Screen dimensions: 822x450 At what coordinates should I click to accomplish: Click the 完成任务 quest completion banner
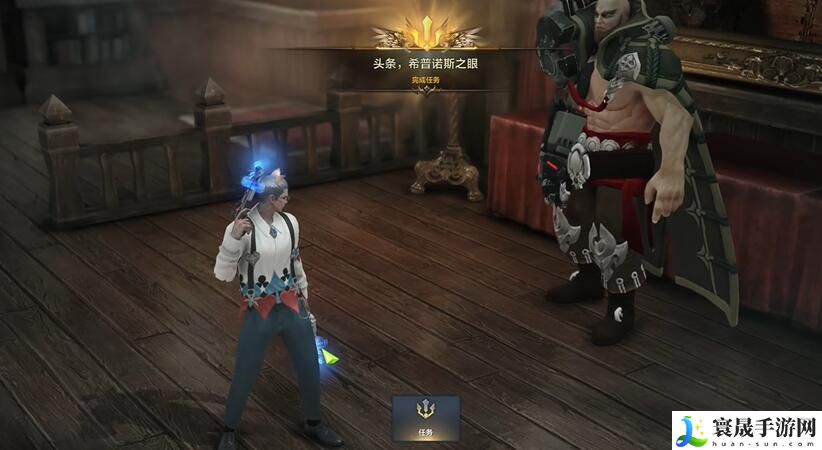point(425,80)
